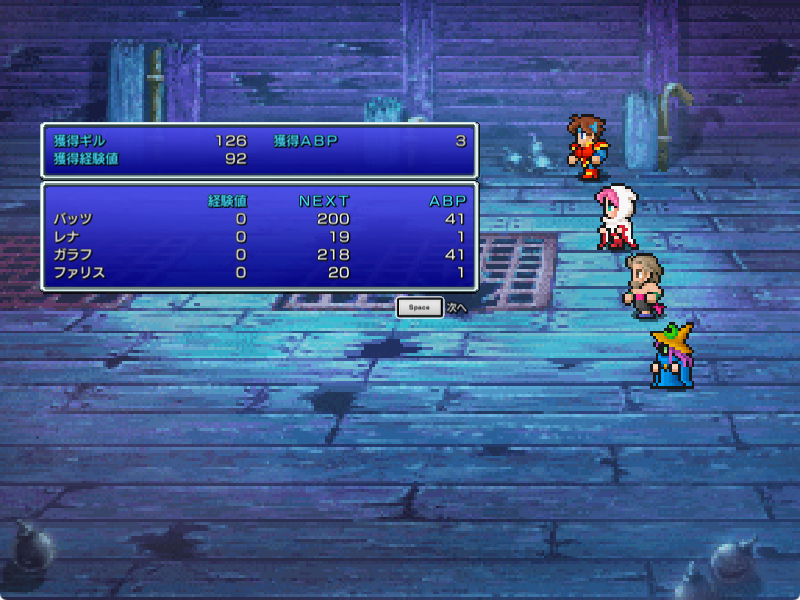The width and height of the screenshot is (800, 600).
Task: Continue with the 次へ (Next) button
Action: 420,308
